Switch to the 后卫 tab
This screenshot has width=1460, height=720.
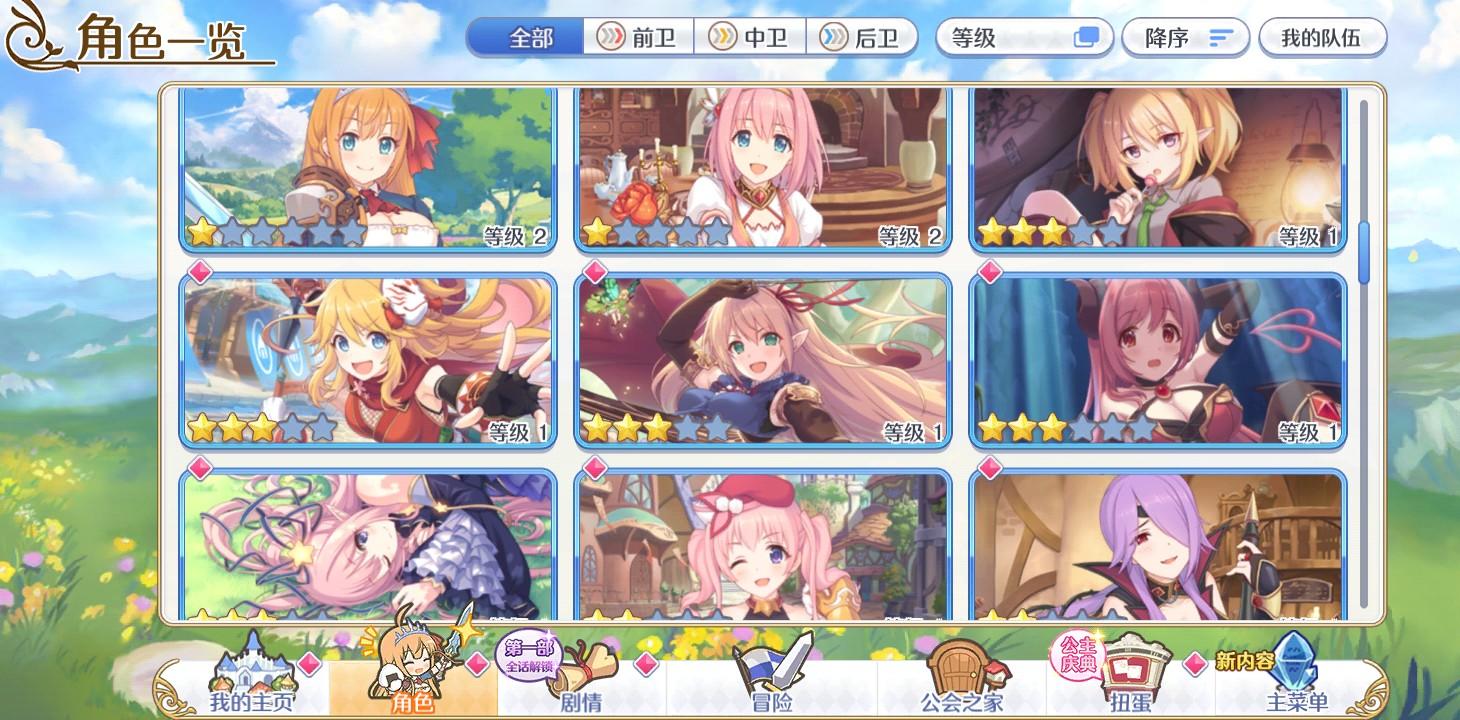[858, 35]
